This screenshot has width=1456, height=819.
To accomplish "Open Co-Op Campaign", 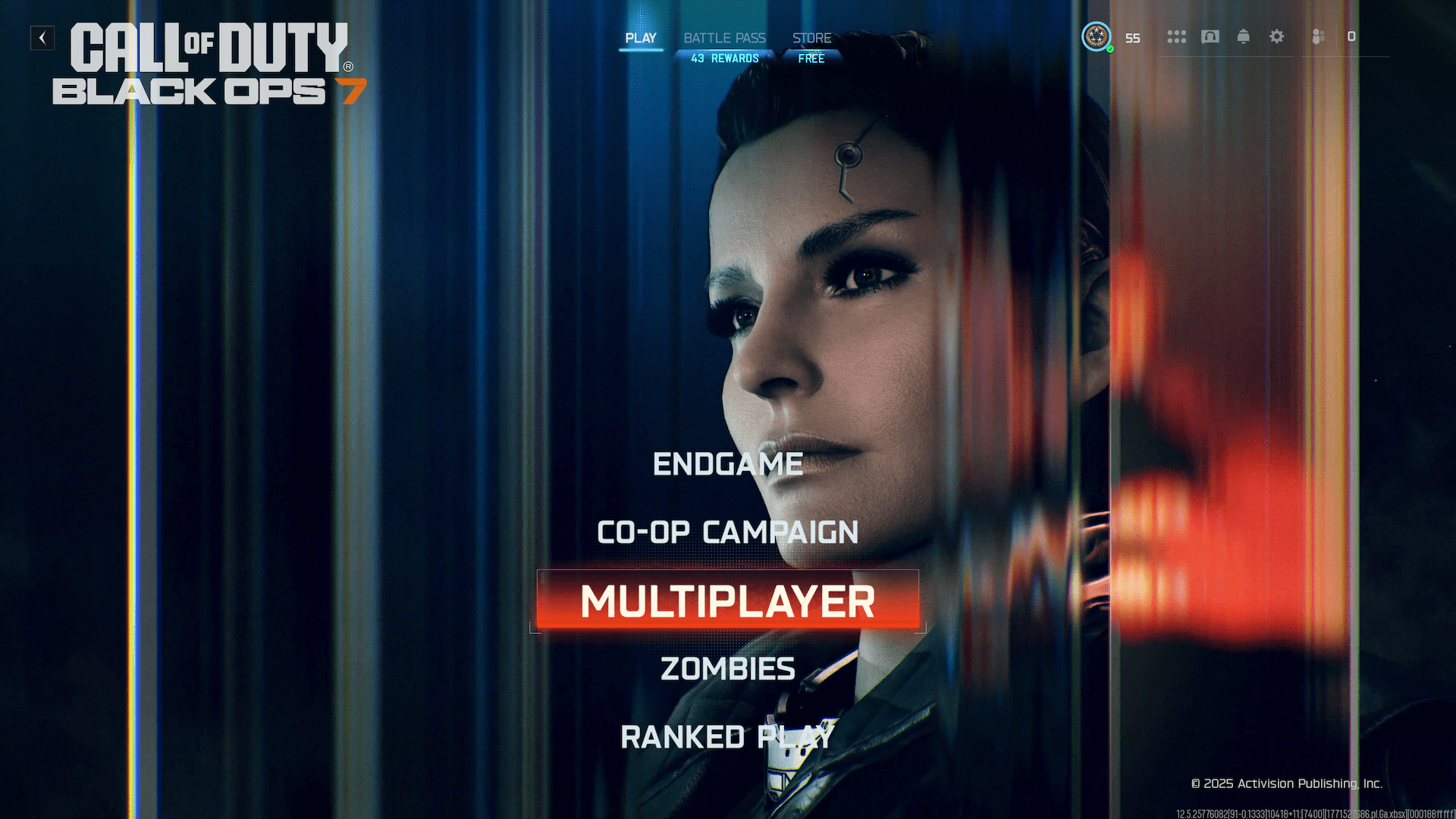I will click(726, 532).
